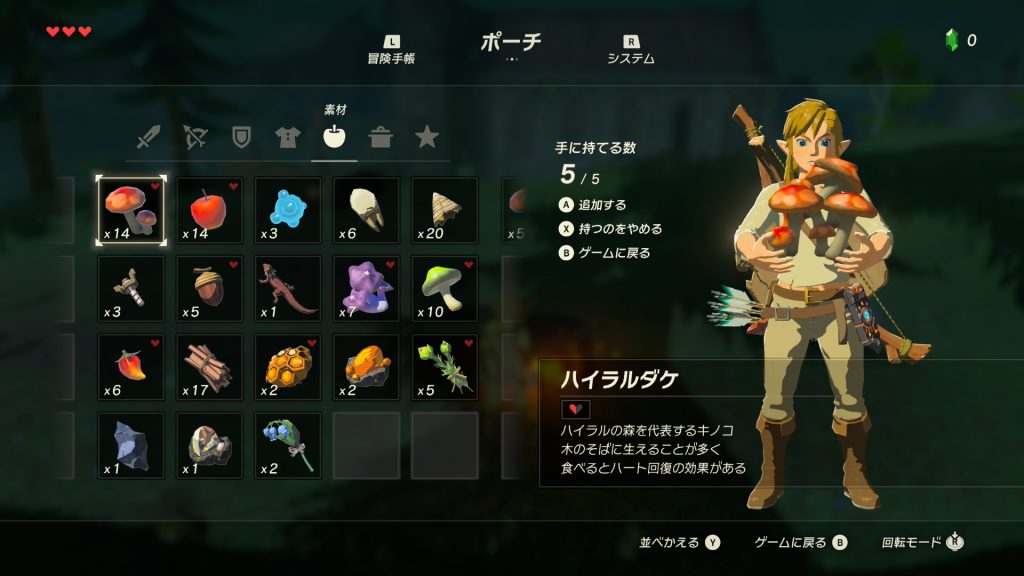The image size is (1024, 576).
Task: Open the armor shirt tab
Action: tap(288, 137)
